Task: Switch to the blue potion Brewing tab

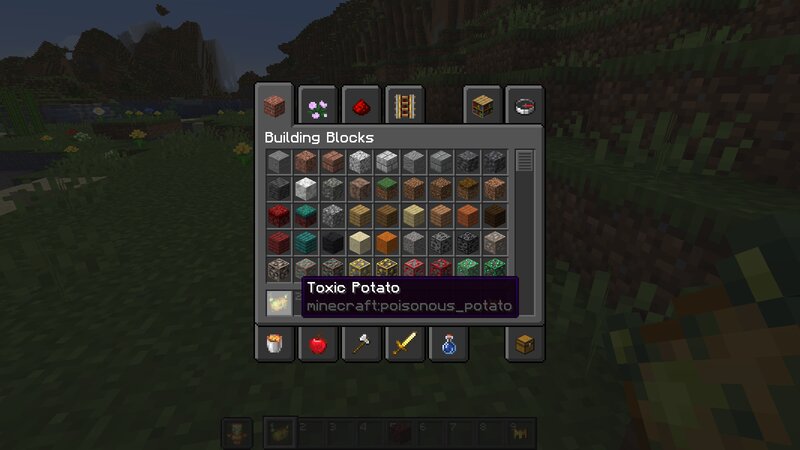Action: coord(448,345)
